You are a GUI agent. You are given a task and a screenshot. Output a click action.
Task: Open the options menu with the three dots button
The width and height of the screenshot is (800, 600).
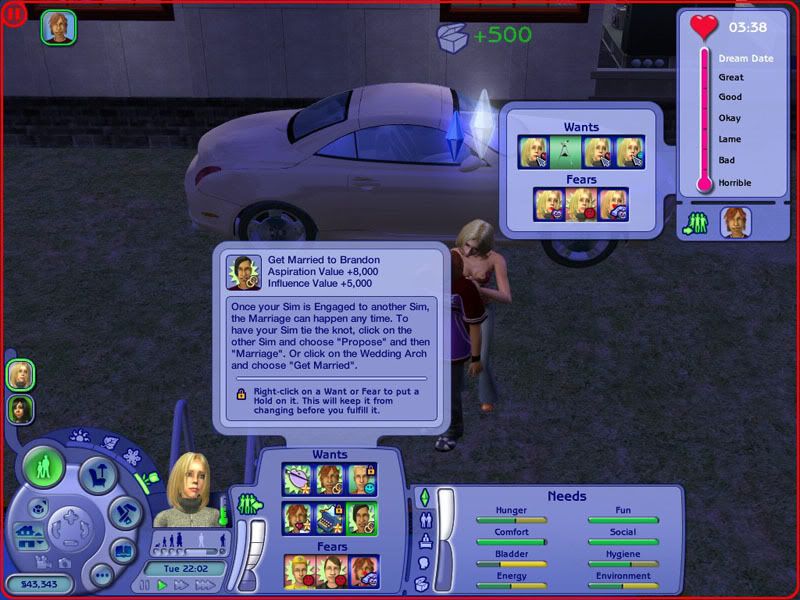[x=100, y=576]
